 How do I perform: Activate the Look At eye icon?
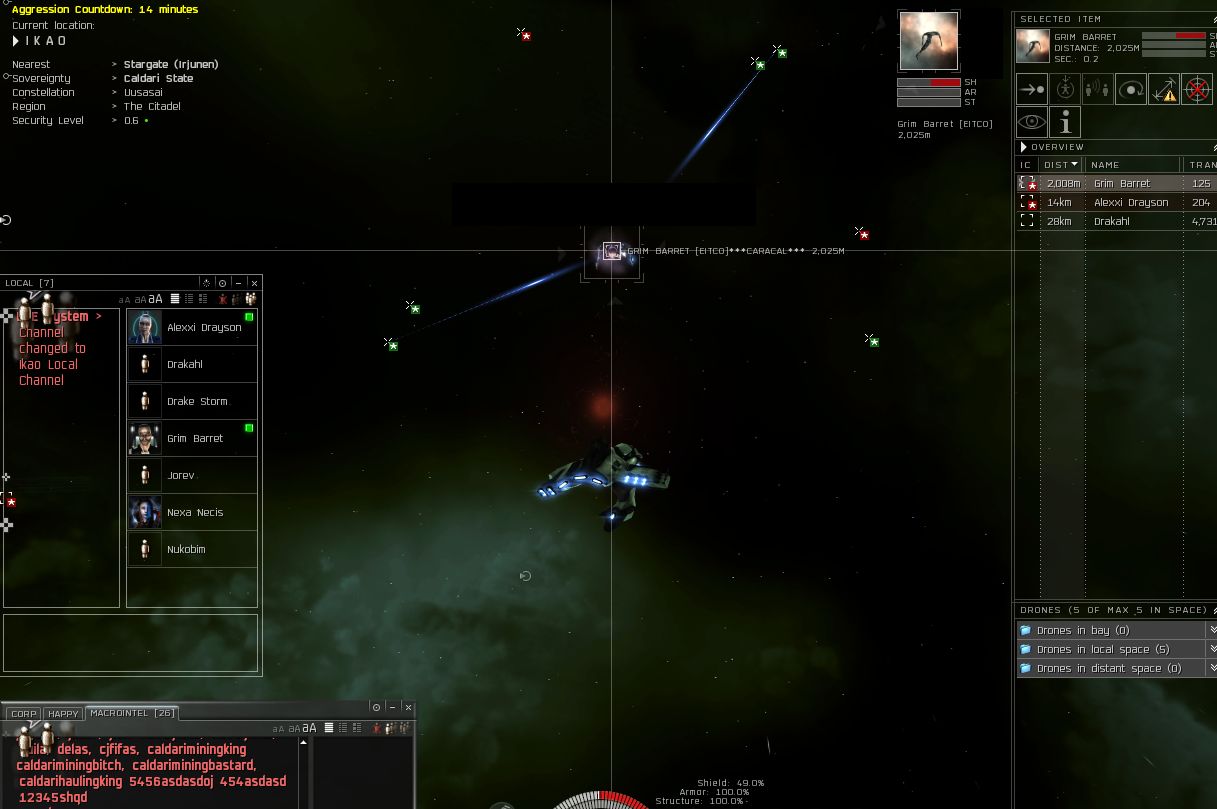(1032, 123)
